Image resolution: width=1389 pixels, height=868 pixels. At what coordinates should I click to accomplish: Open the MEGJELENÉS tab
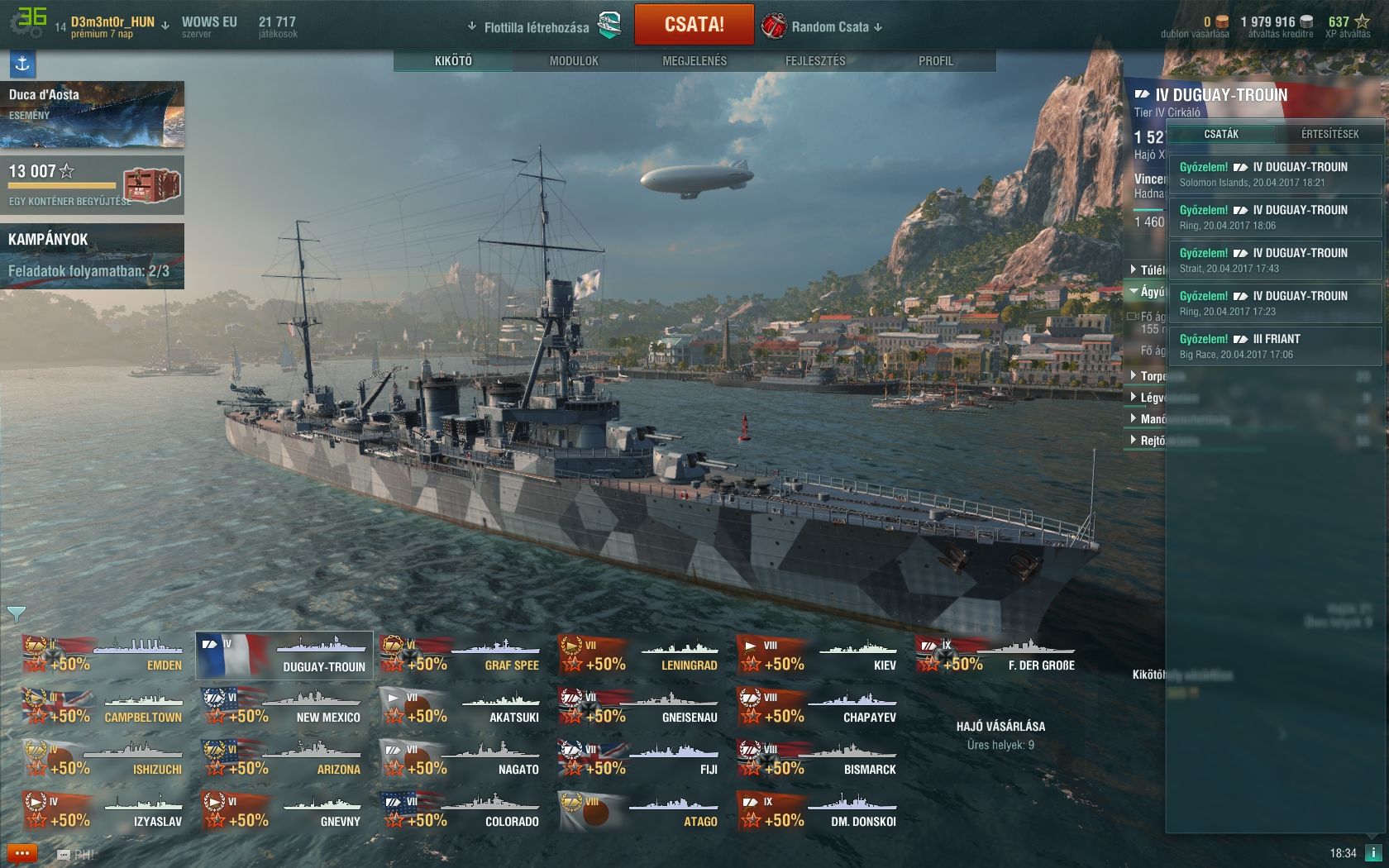pos(694,61)
